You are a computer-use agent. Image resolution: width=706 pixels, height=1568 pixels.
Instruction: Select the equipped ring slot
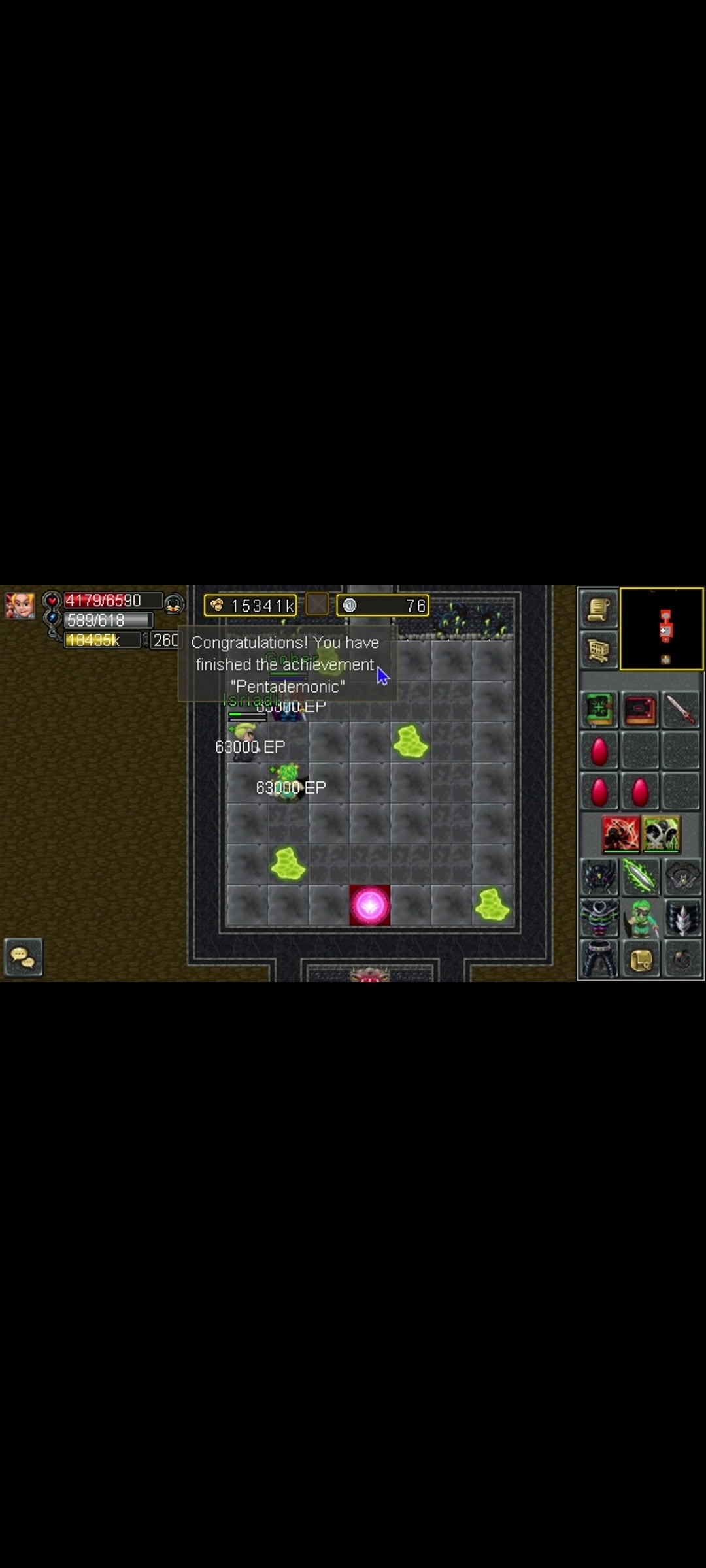tap(682, 959)
